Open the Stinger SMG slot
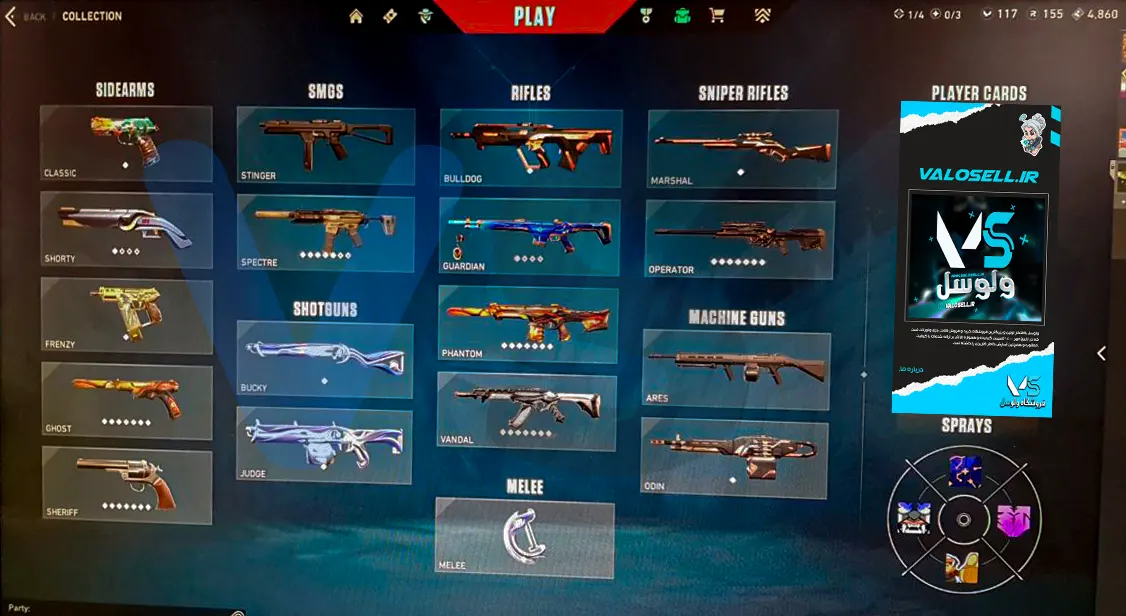 (326, 146)
